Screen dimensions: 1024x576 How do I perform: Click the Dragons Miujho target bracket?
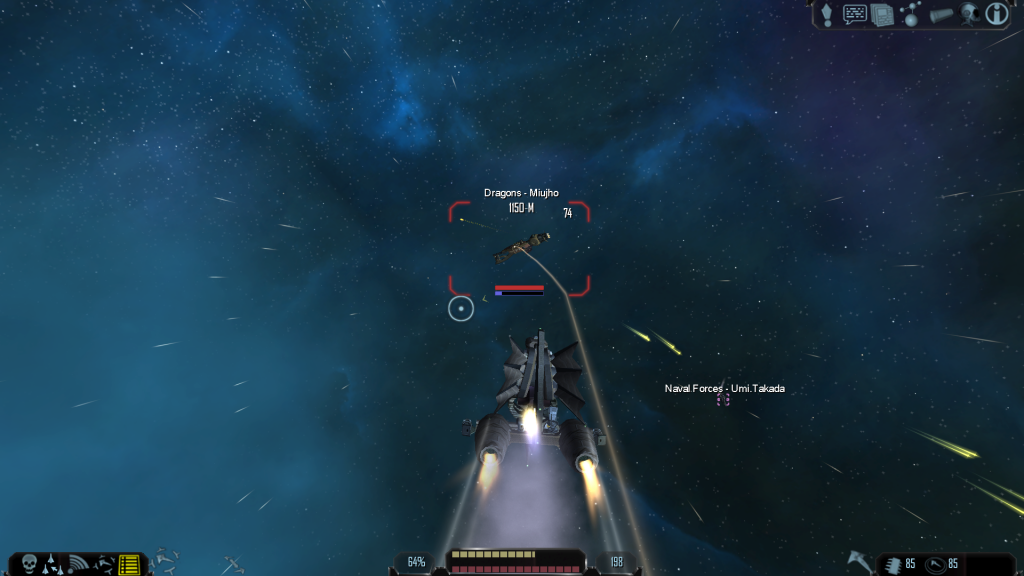(519, 249)
